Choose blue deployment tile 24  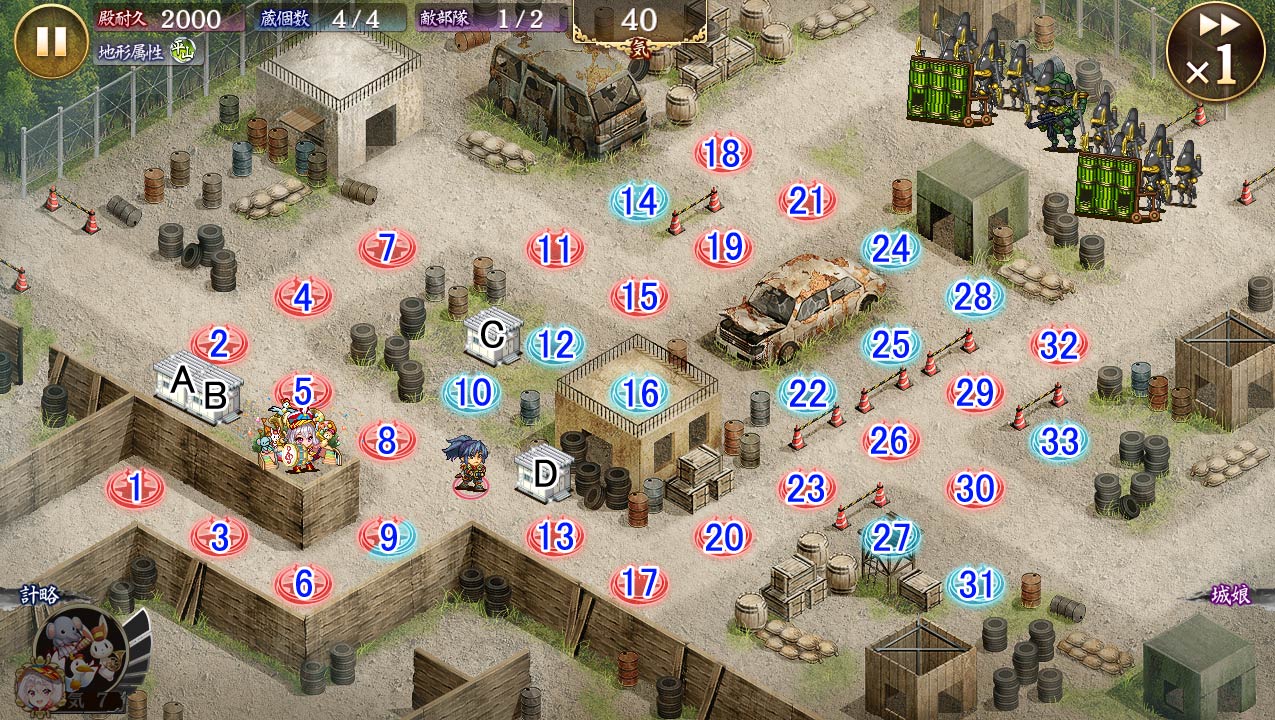[x=890, y=248]
